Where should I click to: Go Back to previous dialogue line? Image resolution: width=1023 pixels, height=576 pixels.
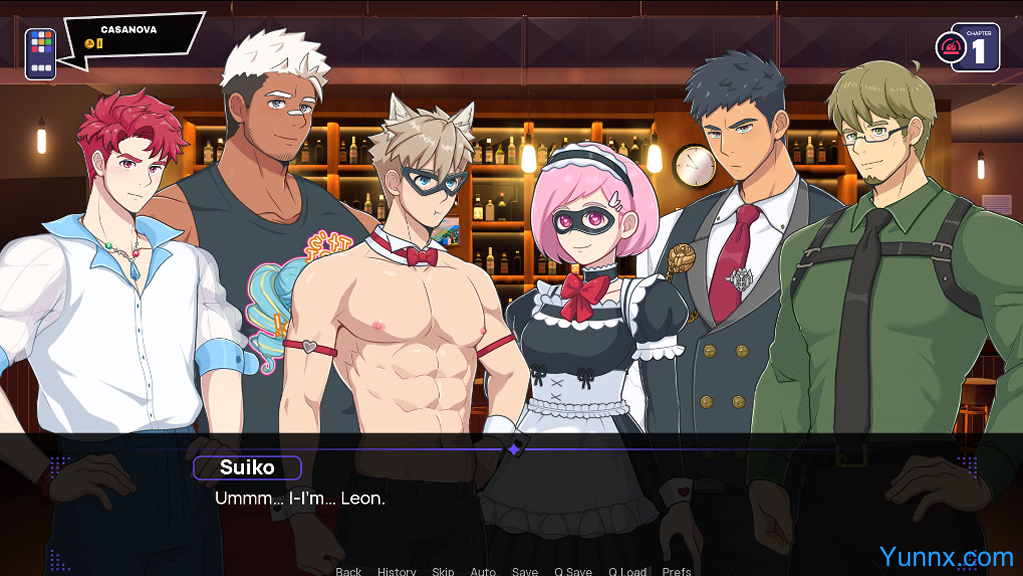click(x=349, y=571)
